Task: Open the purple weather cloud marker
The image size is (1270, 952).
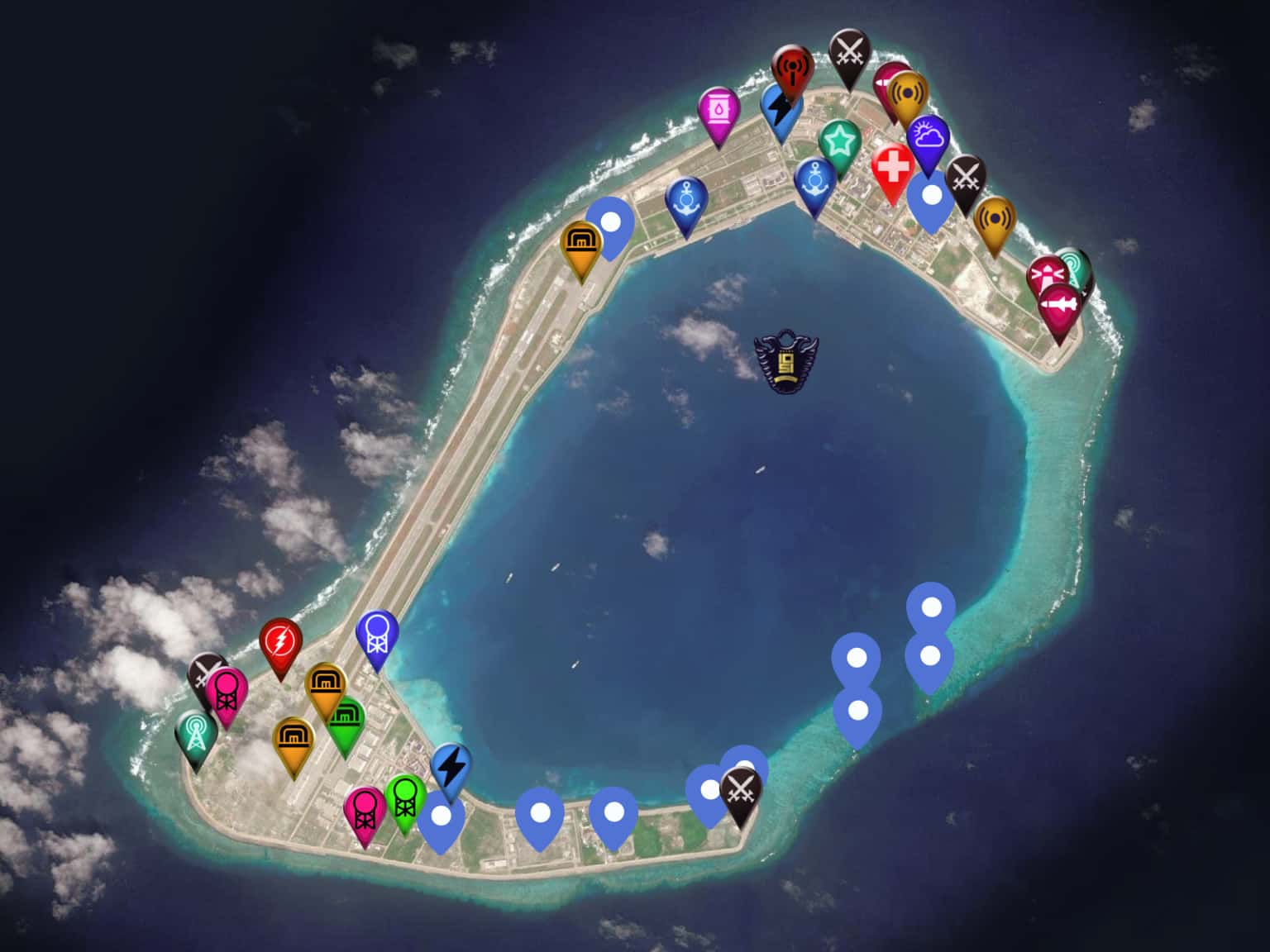Action: point(928,137)
